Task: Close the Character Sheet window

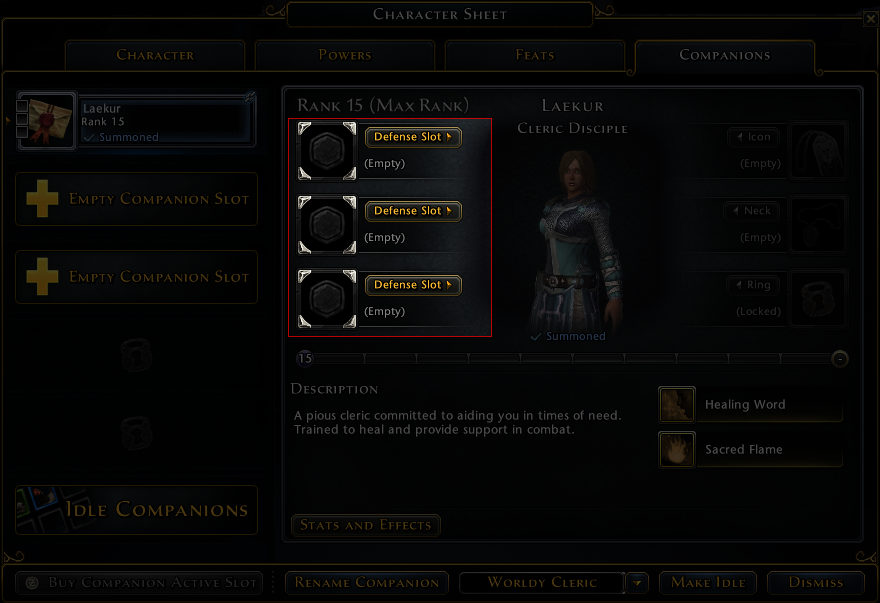Action: point(866,16)
